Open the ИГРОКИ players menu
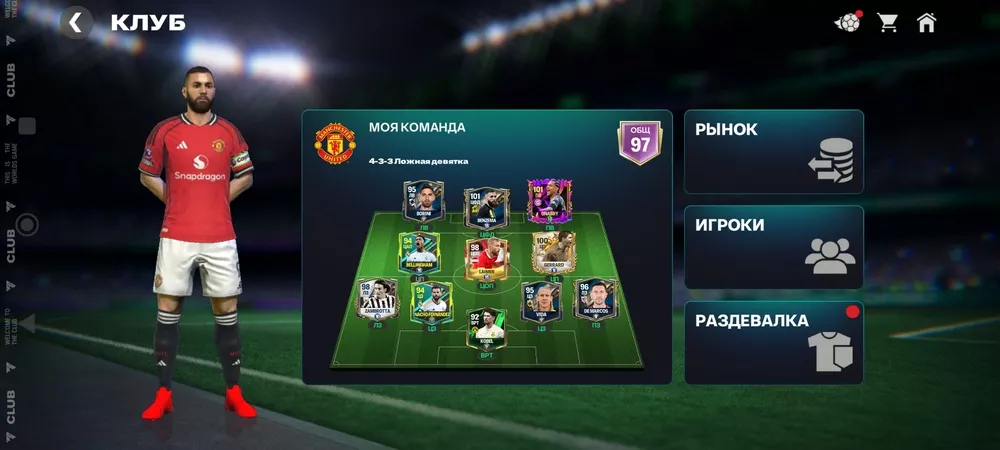1000x450 pixels. pos(773,247)
